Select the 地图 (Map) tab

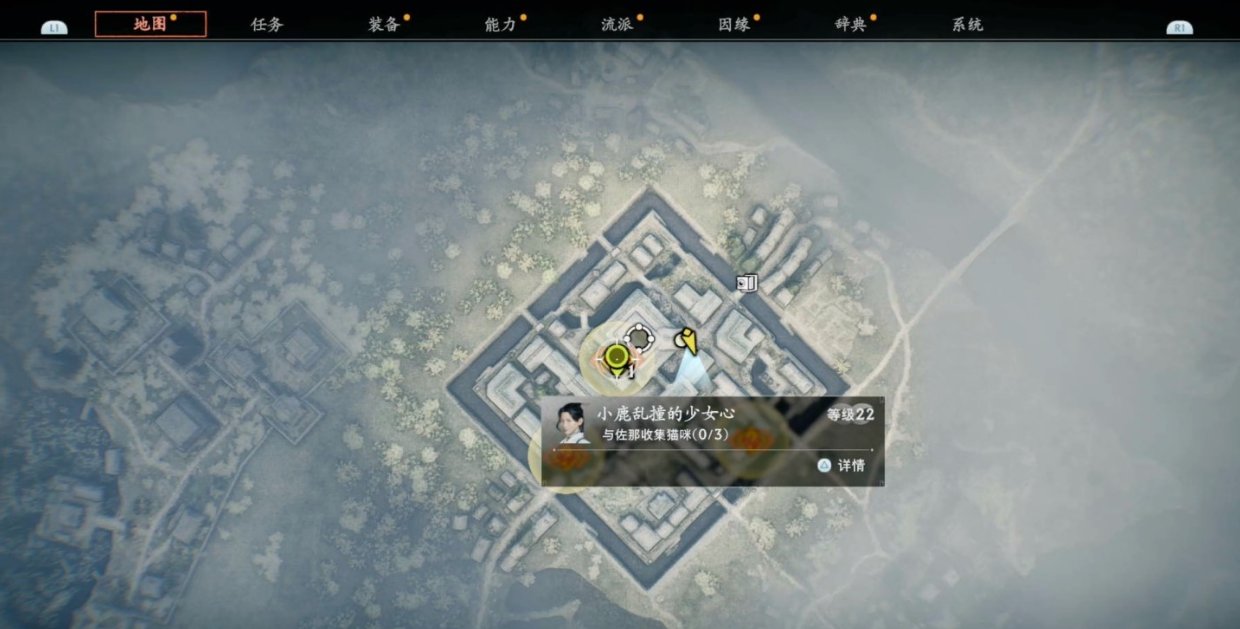150,24
